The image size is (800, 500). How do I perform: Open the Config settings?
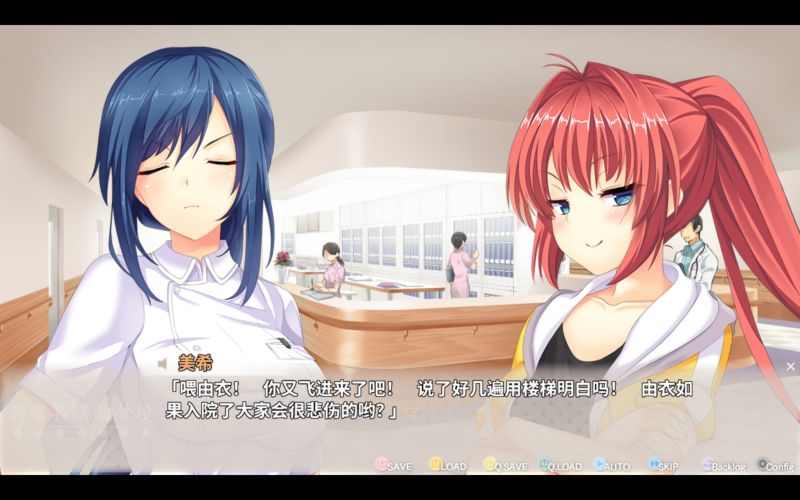click(775, 465)
